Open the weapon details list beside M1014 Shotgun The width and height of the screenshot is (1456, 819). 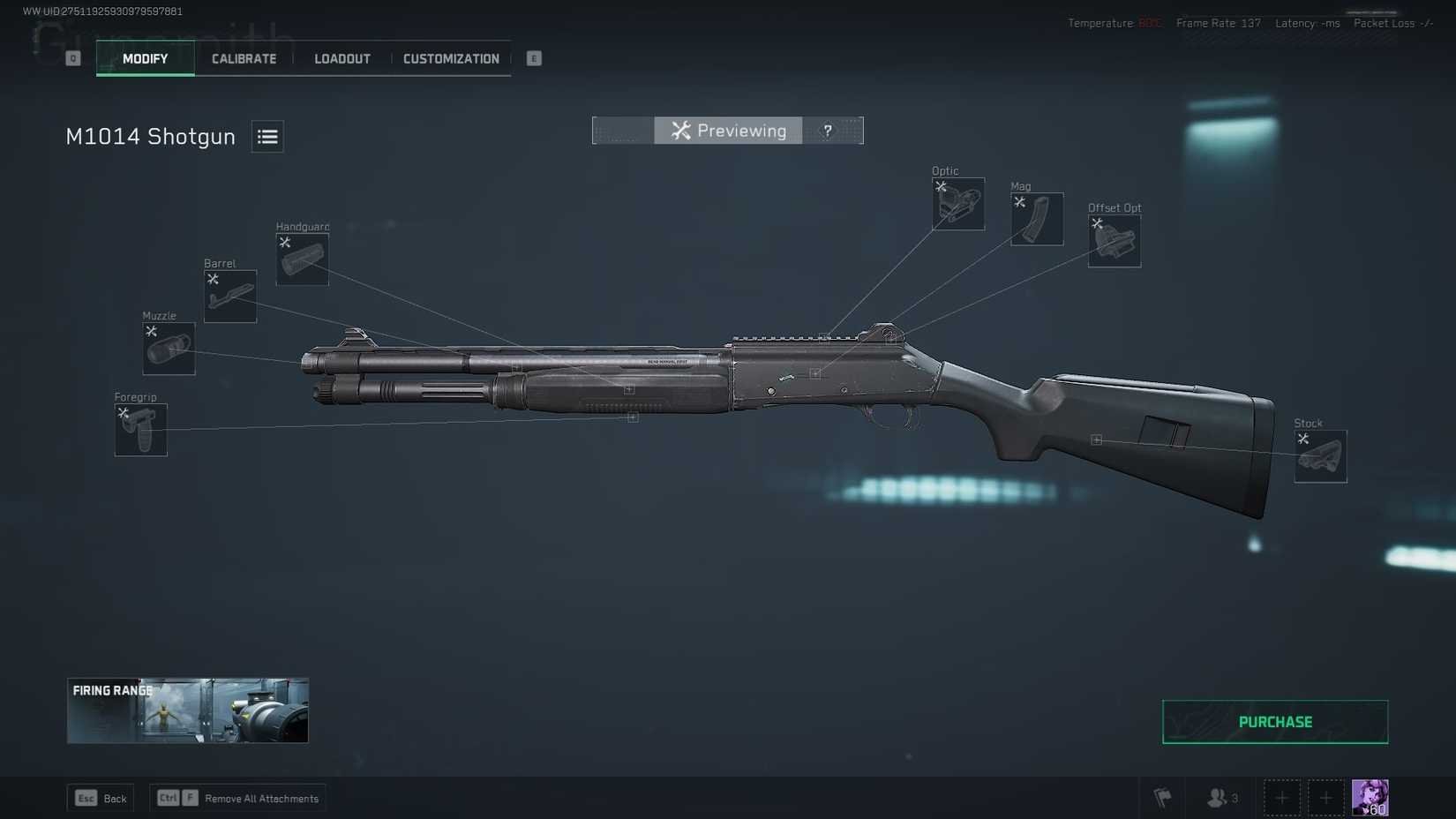pos(267,137)
